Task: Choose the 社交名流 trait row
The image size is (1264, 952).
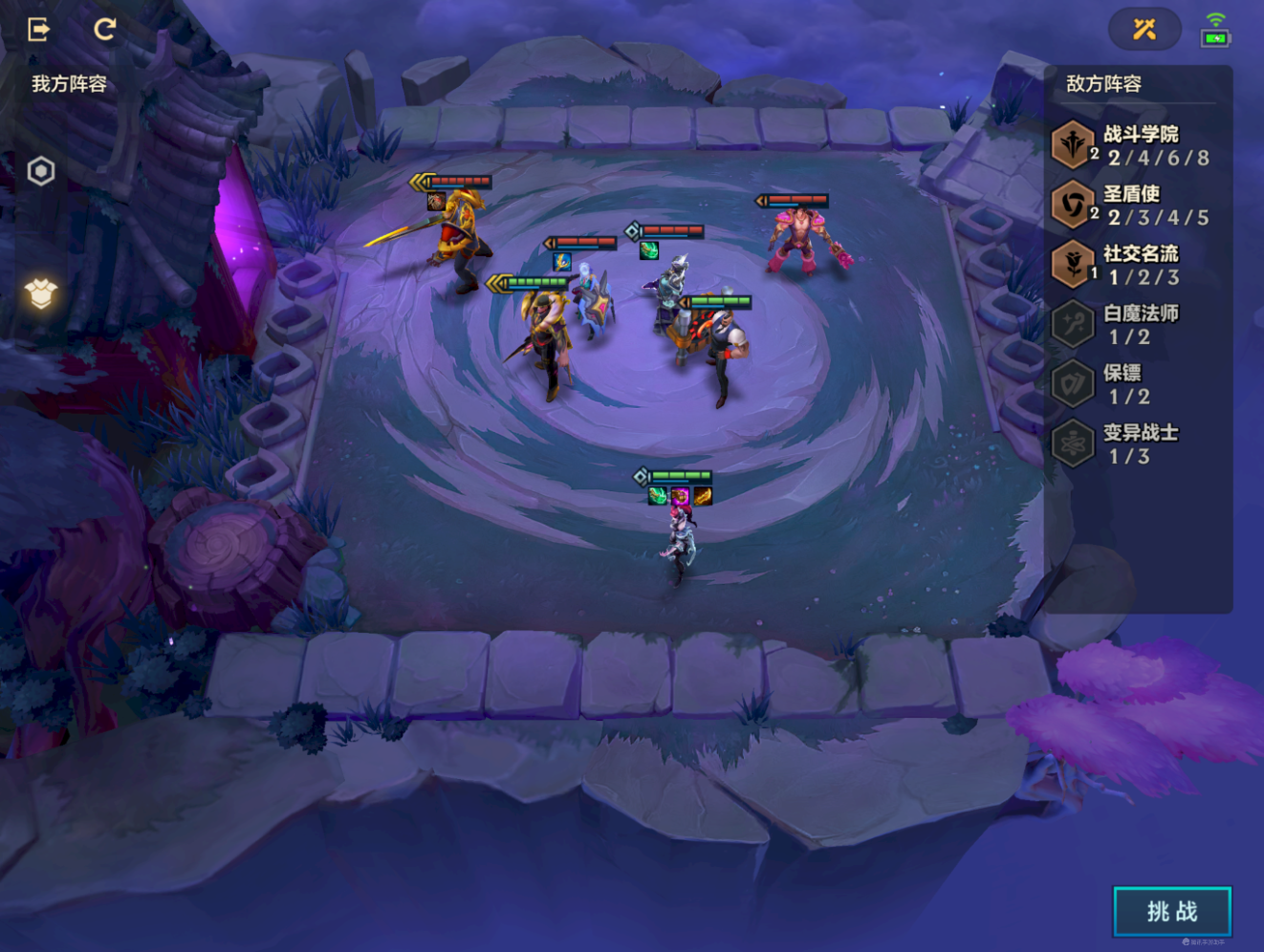Action: pyautogui.click(x=1133, y=265)
